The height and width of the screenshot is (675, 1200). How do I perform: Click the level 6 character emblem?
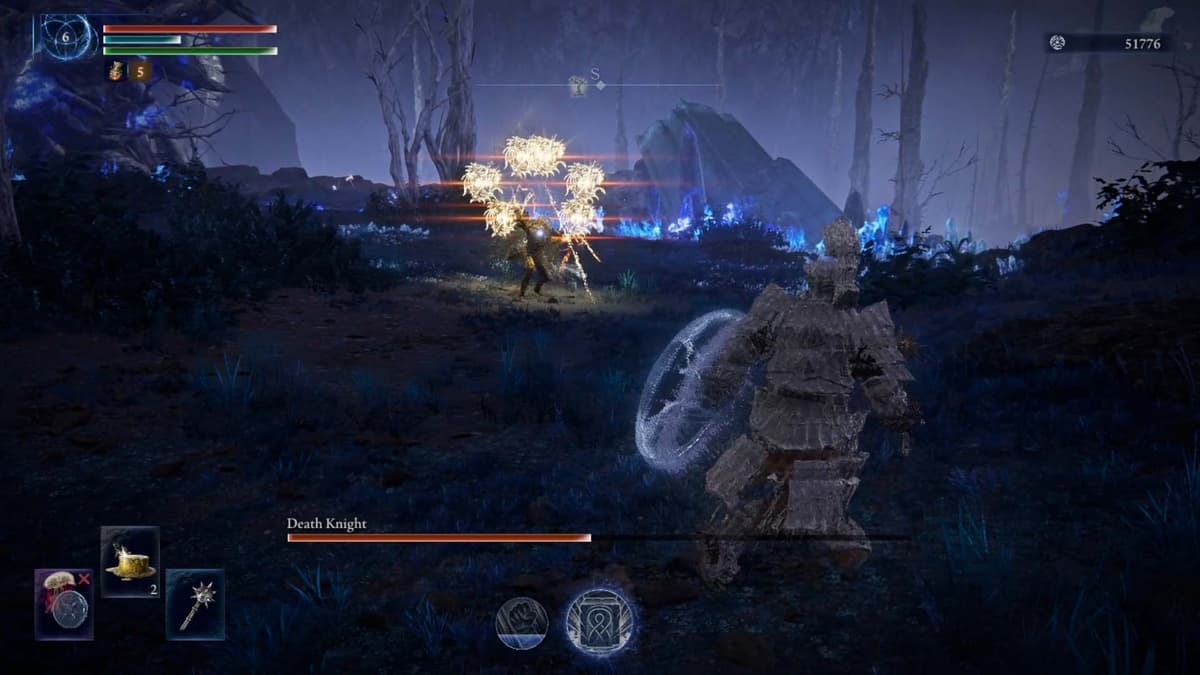[x=66, y=38]
